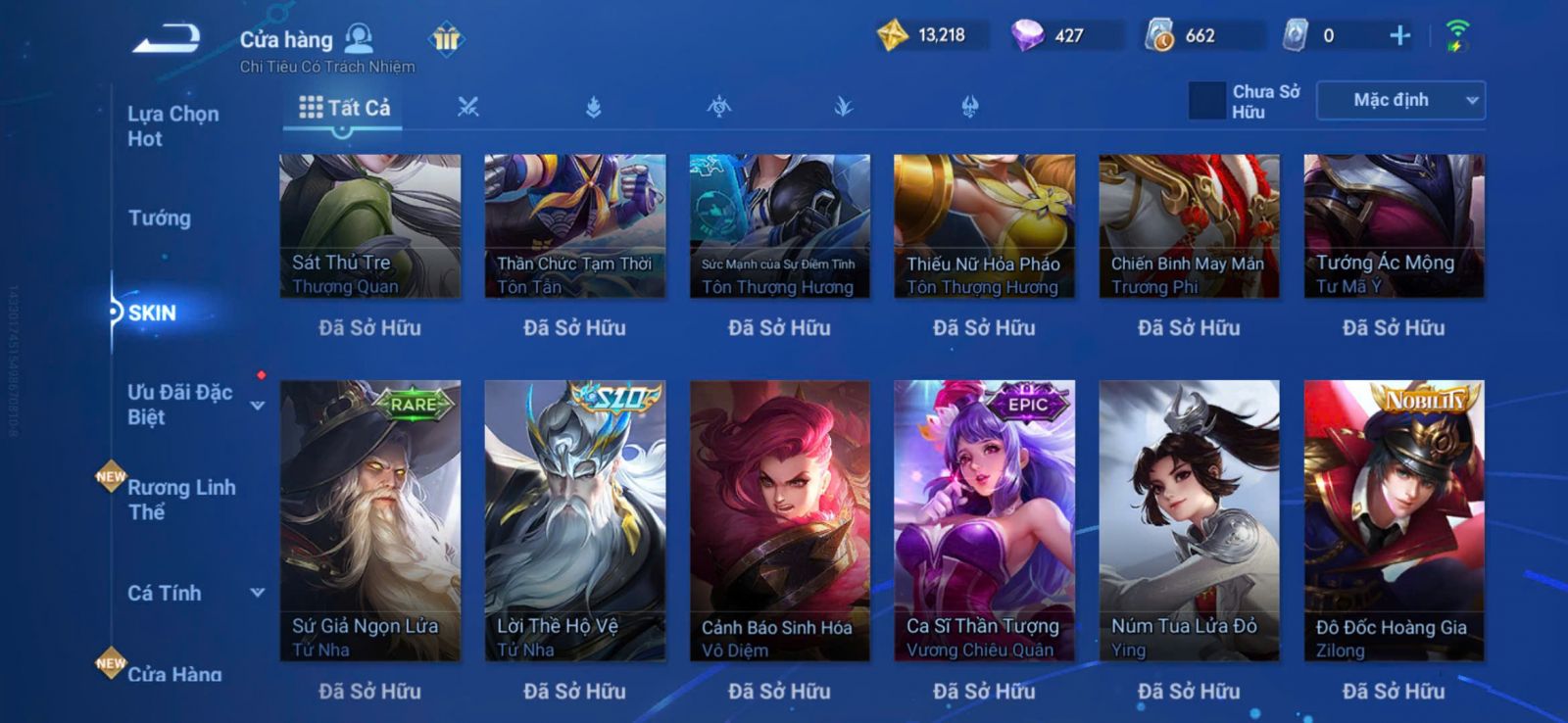Select Sứ Giả Ngọn Lửa skin
The width and height of the screenshot is (1568, 723).
(x=369, y=519)
